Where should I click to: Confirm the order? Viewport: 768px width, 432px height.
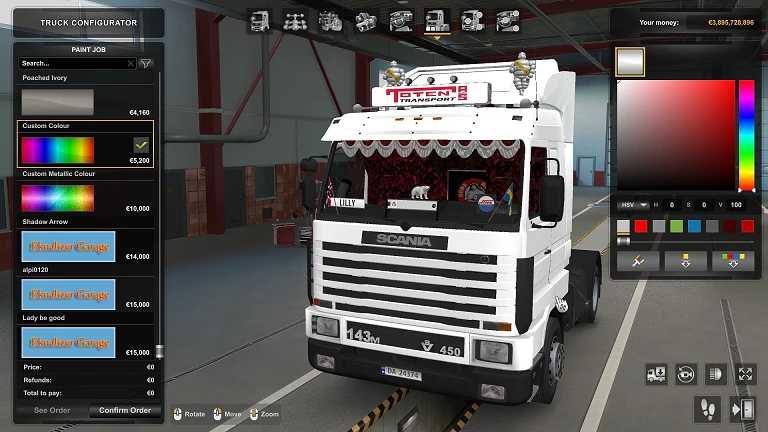point(124,410)
